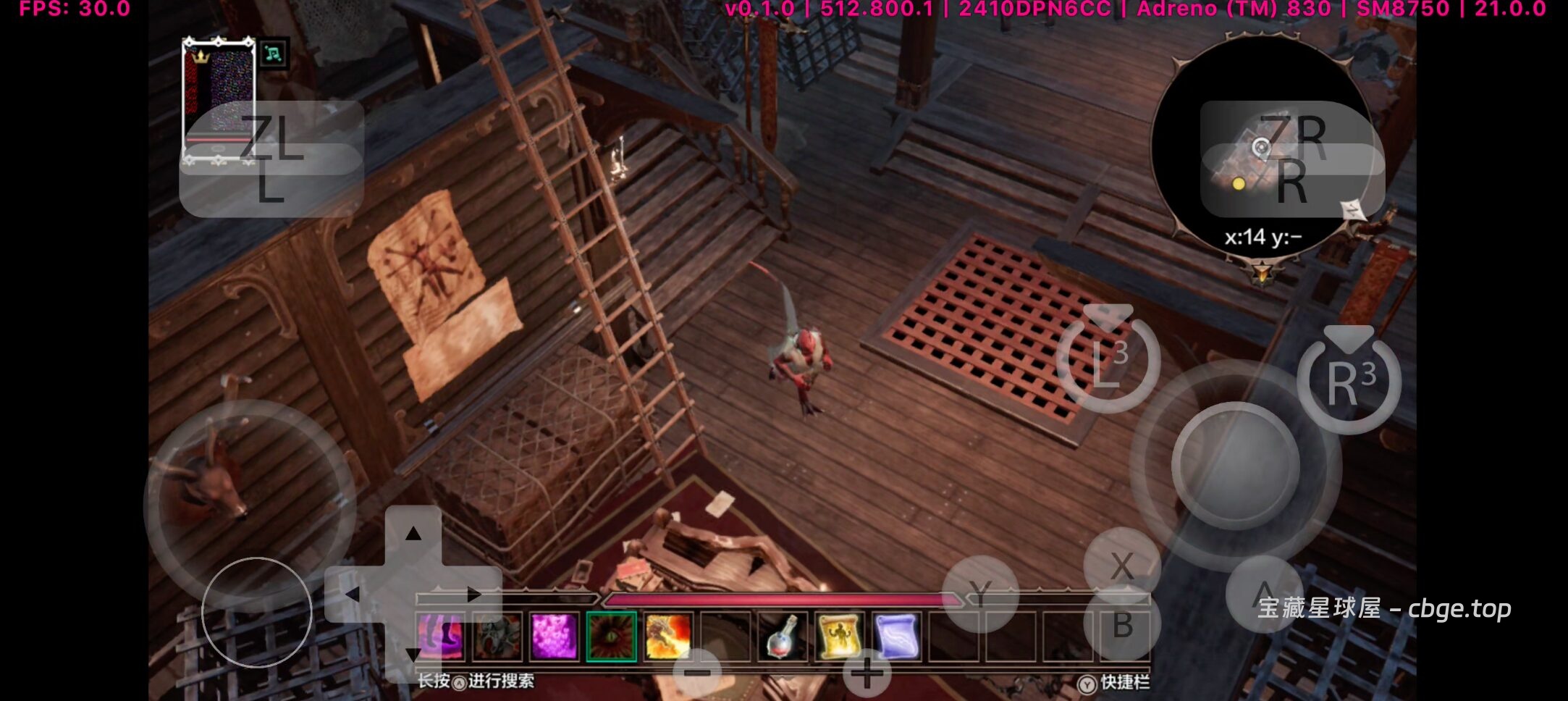Select the green-highlighted eye skill slot

tap(611, 637)
